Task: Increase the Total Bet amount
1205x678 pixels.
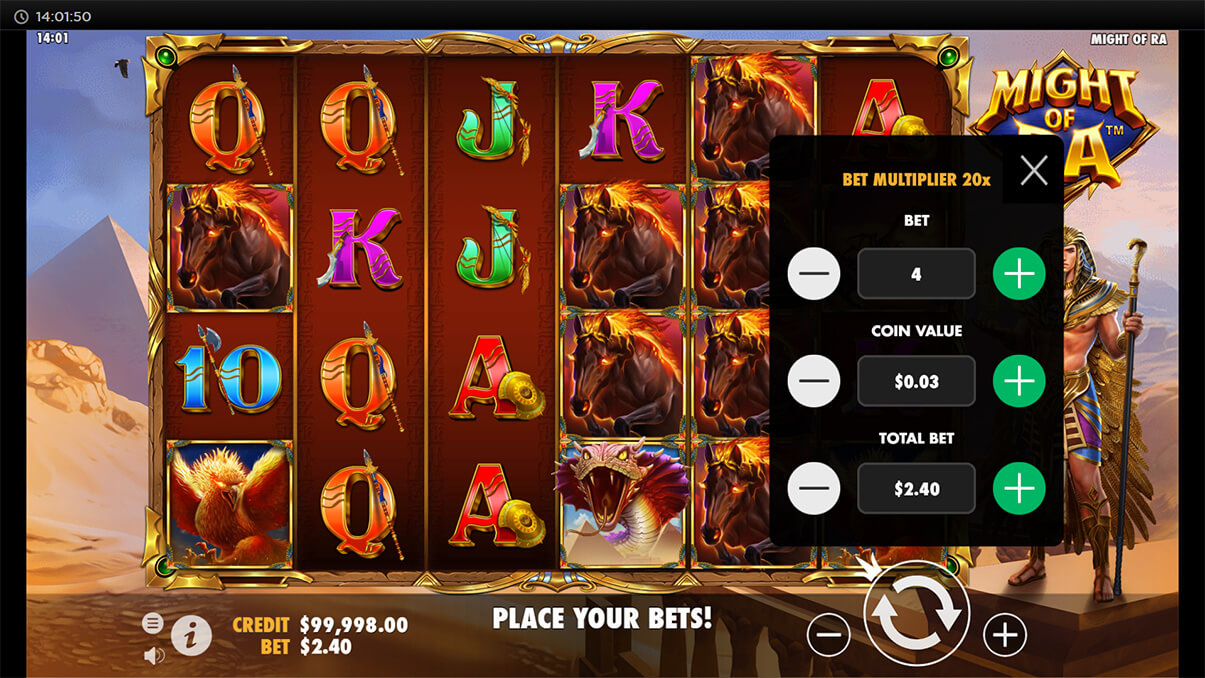Action: point(1018,488)
